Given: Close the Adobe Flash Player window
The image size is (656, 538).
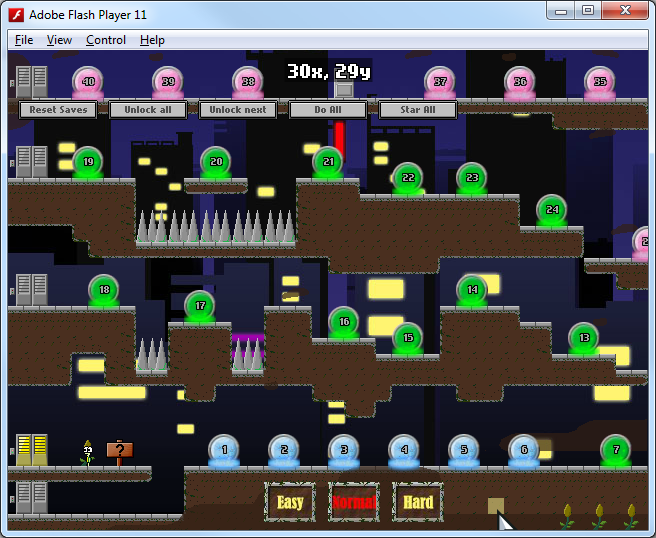Looking at the screenshot, I should (625, 11).
